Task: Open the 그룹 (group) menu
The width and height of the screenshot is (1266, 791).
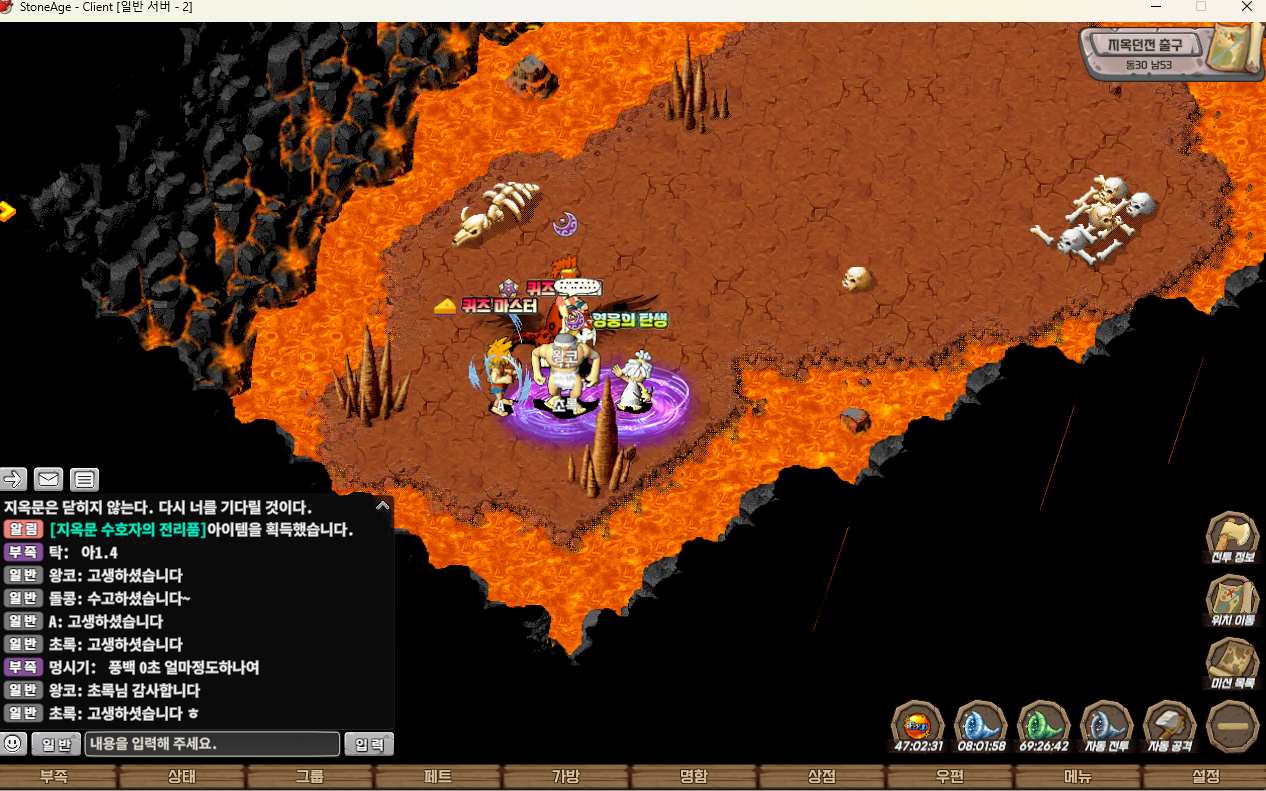Action: [x=310, y=777]
